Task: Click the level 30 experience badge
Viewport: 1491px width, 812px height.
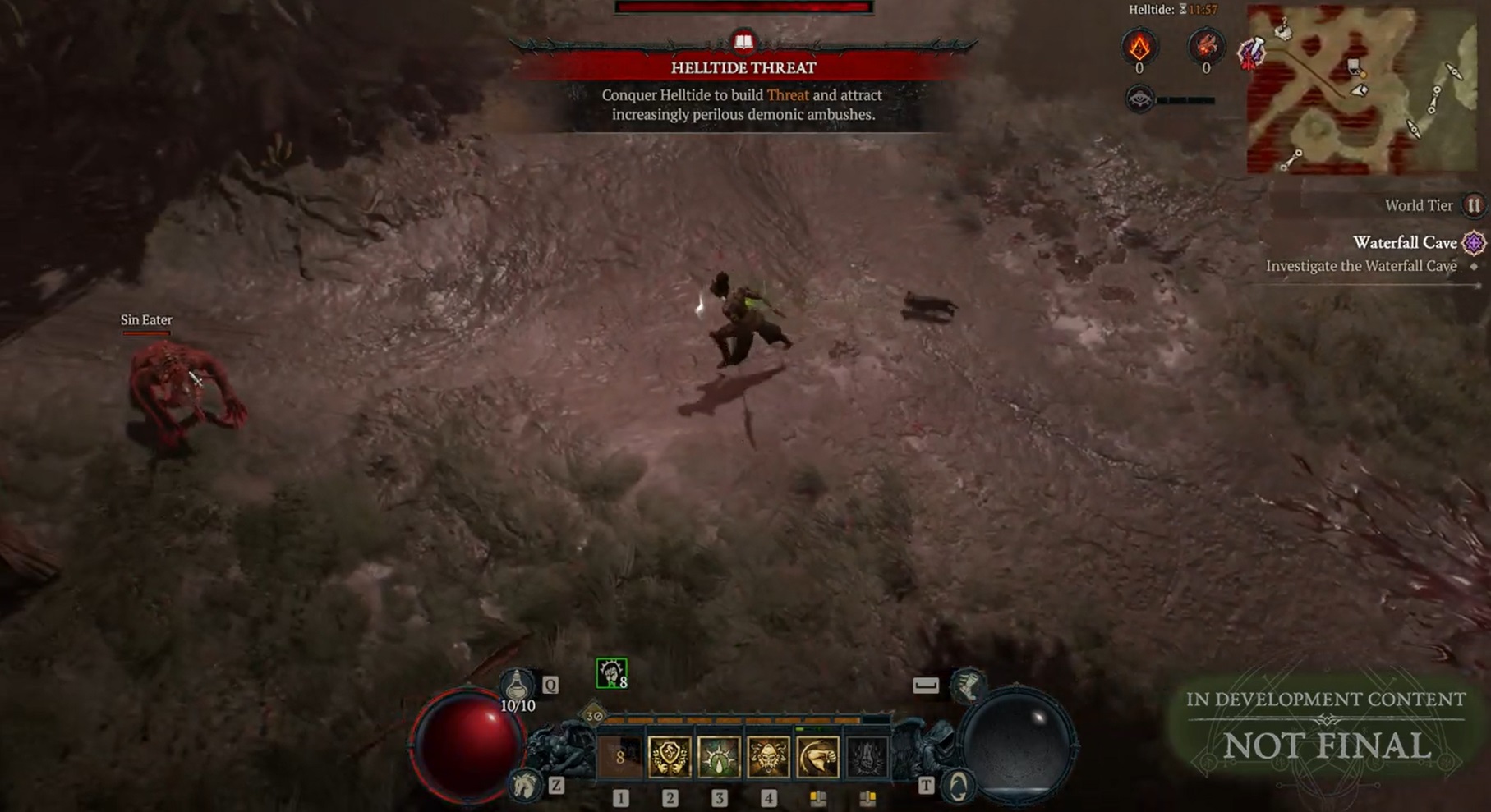Action: [593, 715]
